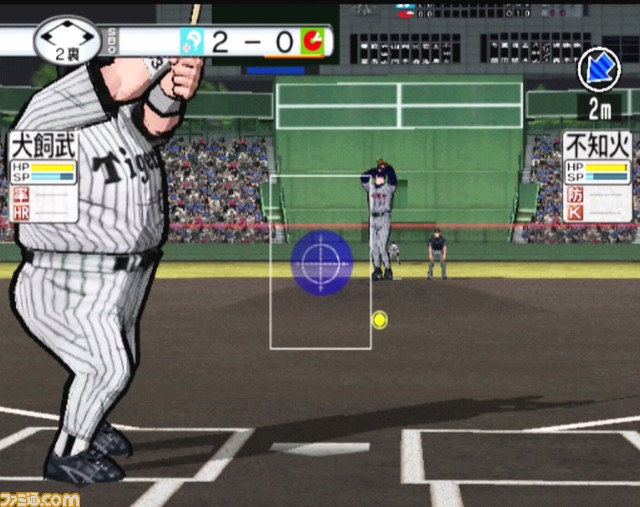Open the pitcher 不知火 status panel
The width and height of the screenshot is (640, 507).
(x=596, y=175)
